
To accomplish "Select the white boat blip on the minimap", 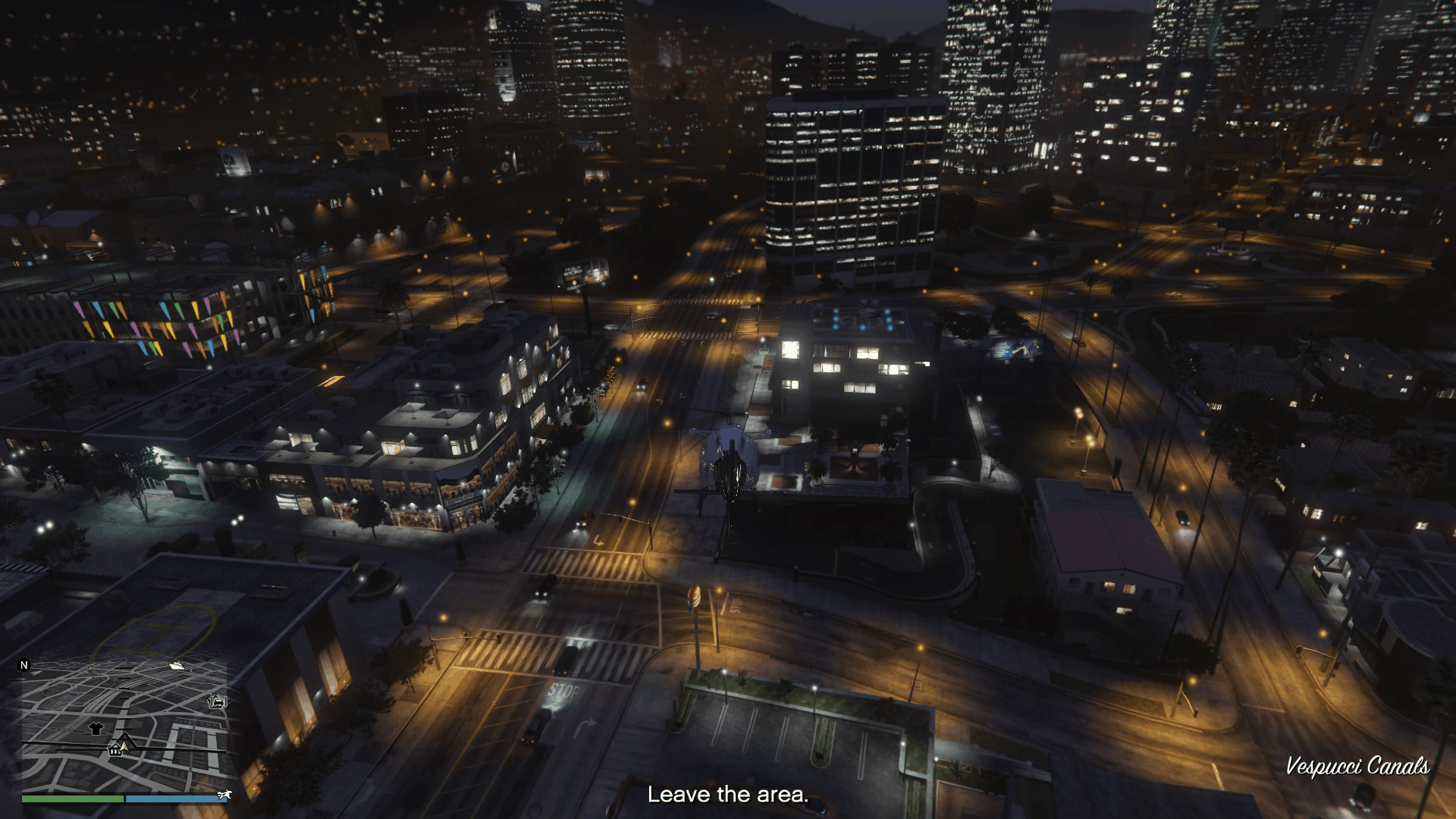I will tap(177, 666).
